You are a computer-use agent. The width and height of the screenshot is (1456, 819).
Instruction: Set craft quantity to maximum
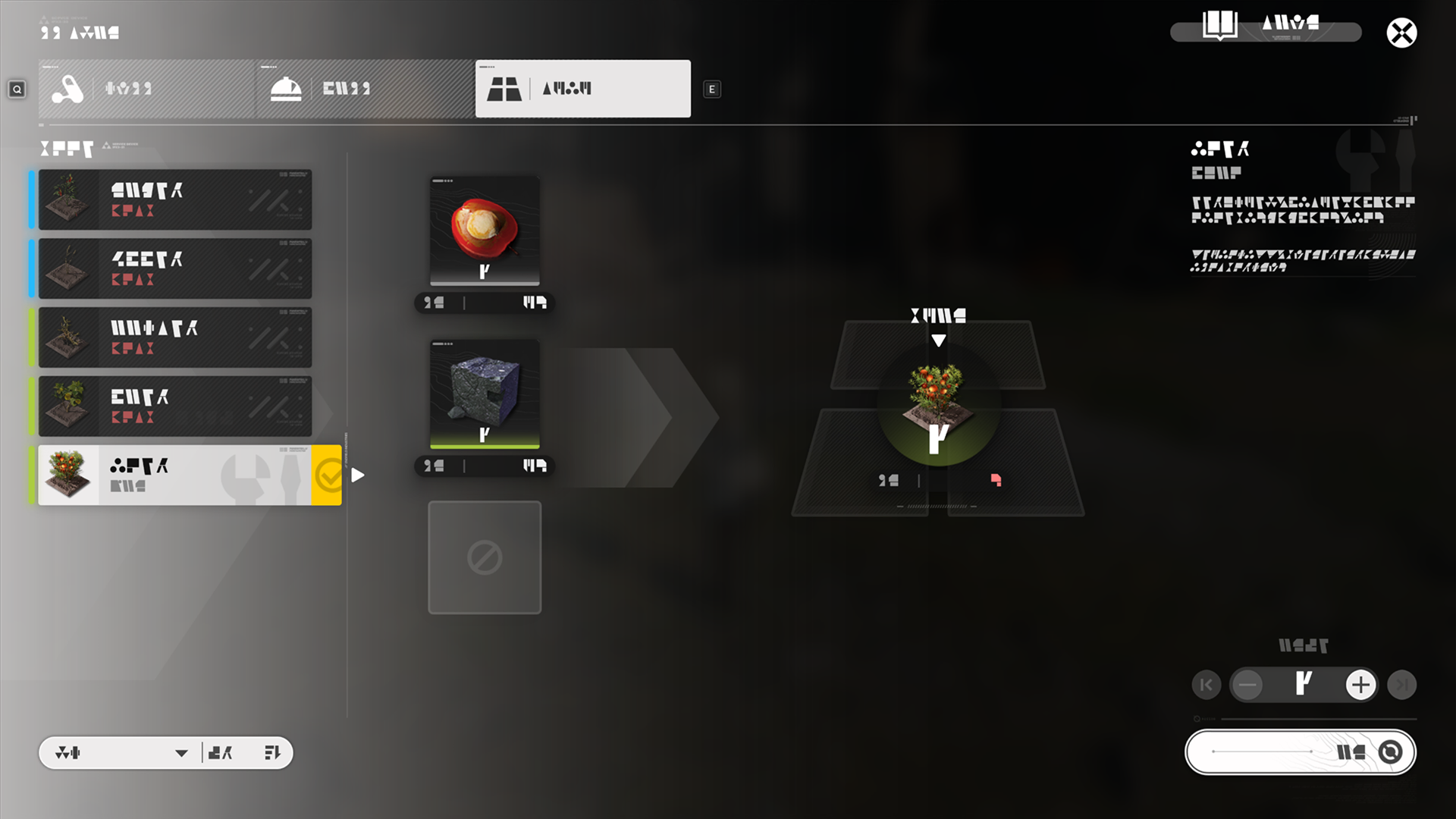point(1401,685)
